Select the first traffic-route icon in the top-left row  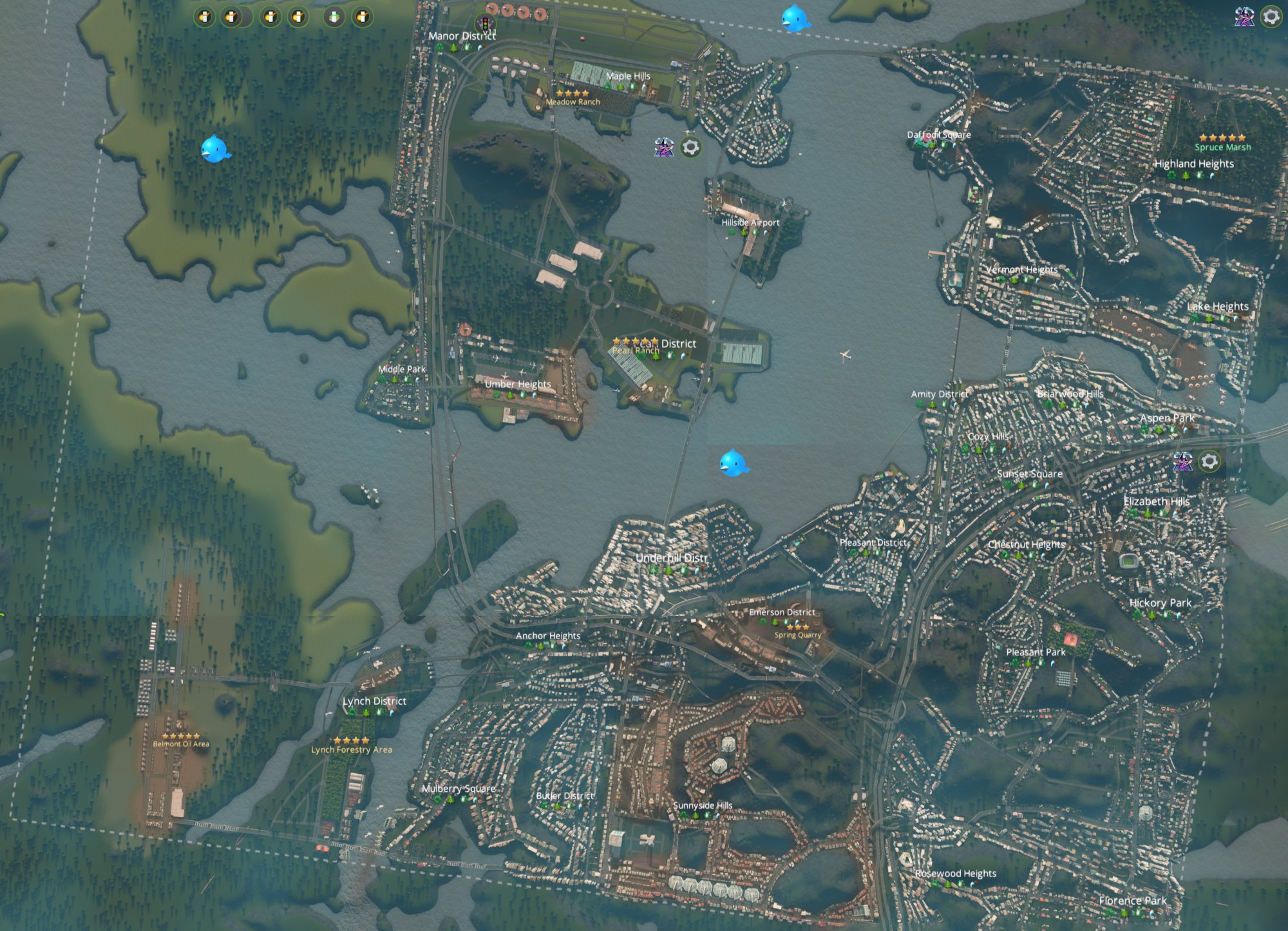(204, 16)
